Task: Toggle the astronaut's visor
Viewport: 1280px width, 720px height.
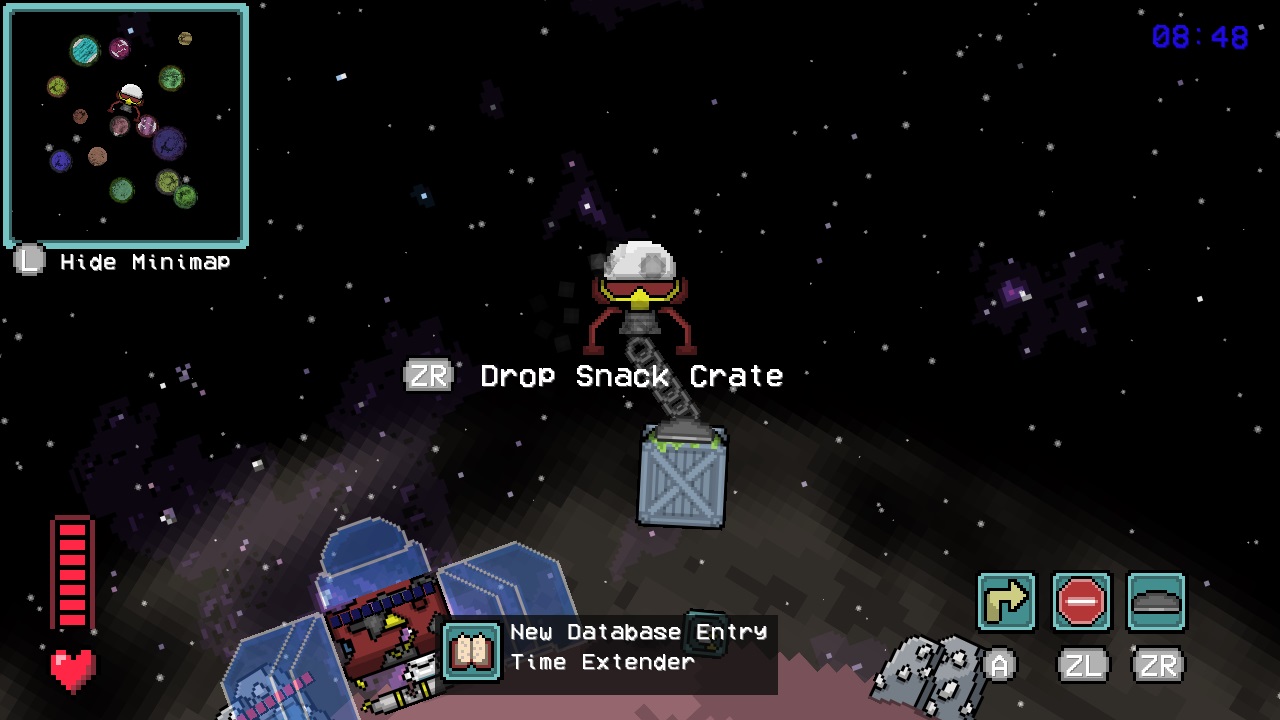Action: pyautogui.click(x=638, y=290)
